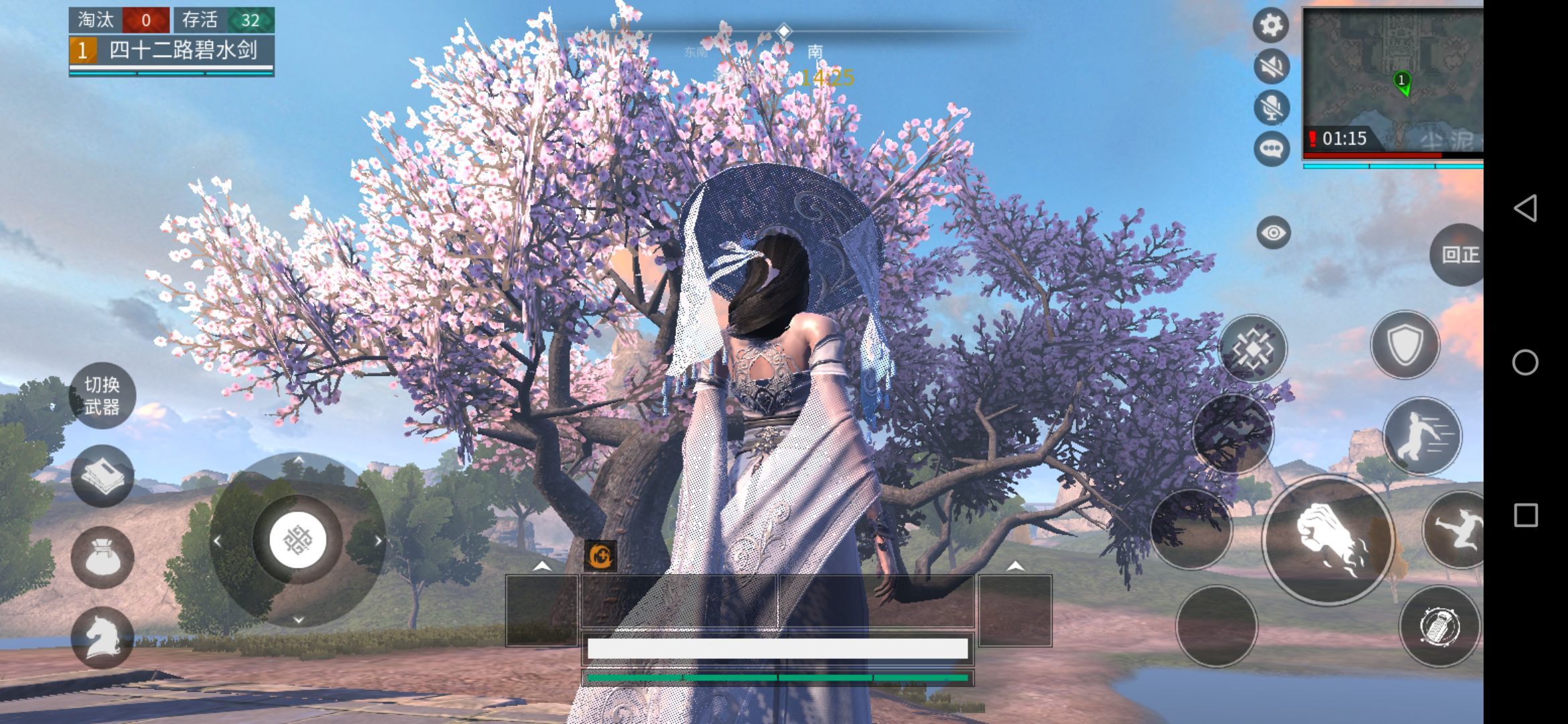Image resolution: width=1568 pixels, height=724 pixels.
Task: Tap the eye free-look button
Action: (x=1273, y=233)
